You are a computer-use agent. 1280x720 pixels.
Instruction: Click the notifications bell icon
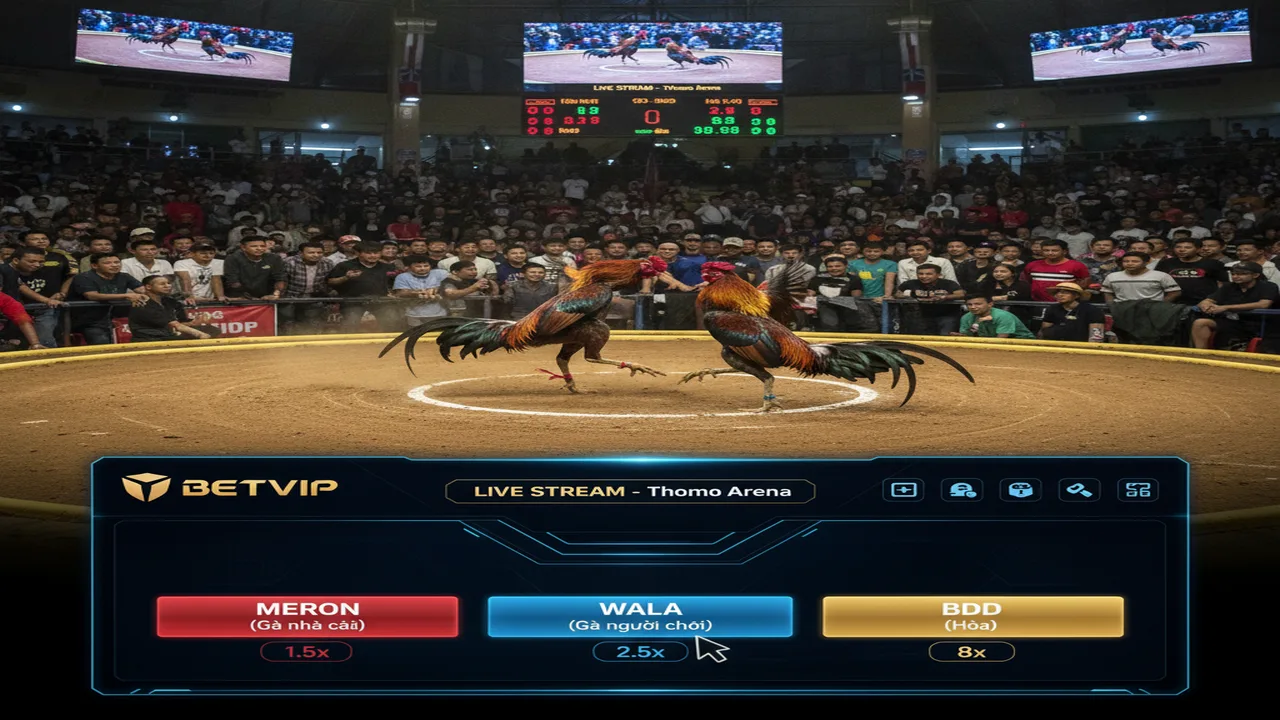(962, 490)
